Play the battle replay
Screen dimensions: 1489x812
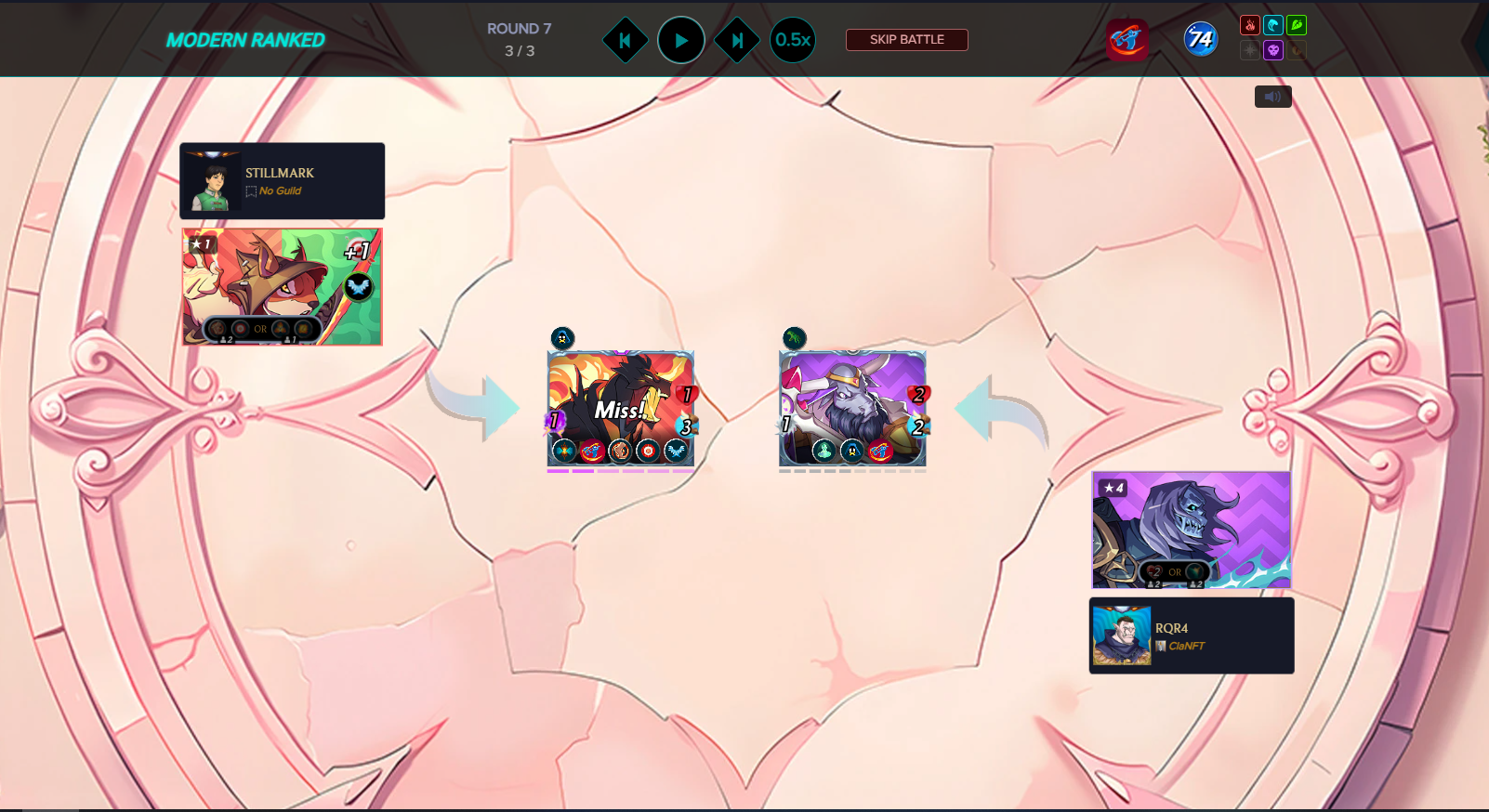681,40
